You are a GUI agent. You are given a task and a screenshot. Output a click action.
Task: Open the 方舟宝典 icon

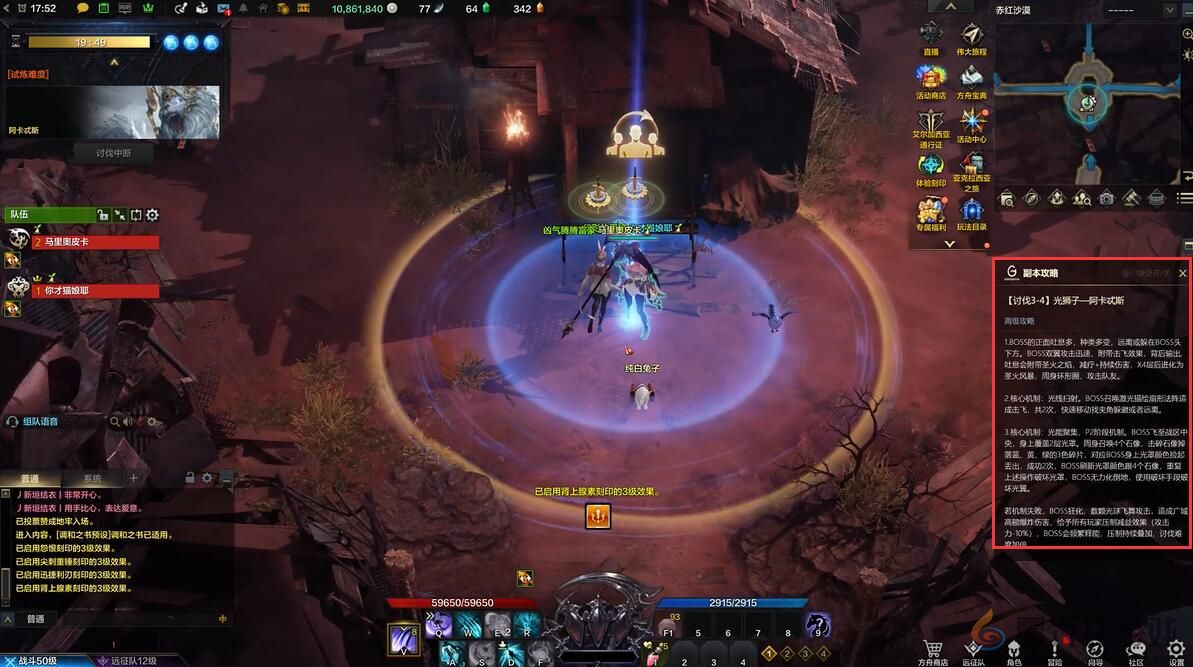[971, 80]
